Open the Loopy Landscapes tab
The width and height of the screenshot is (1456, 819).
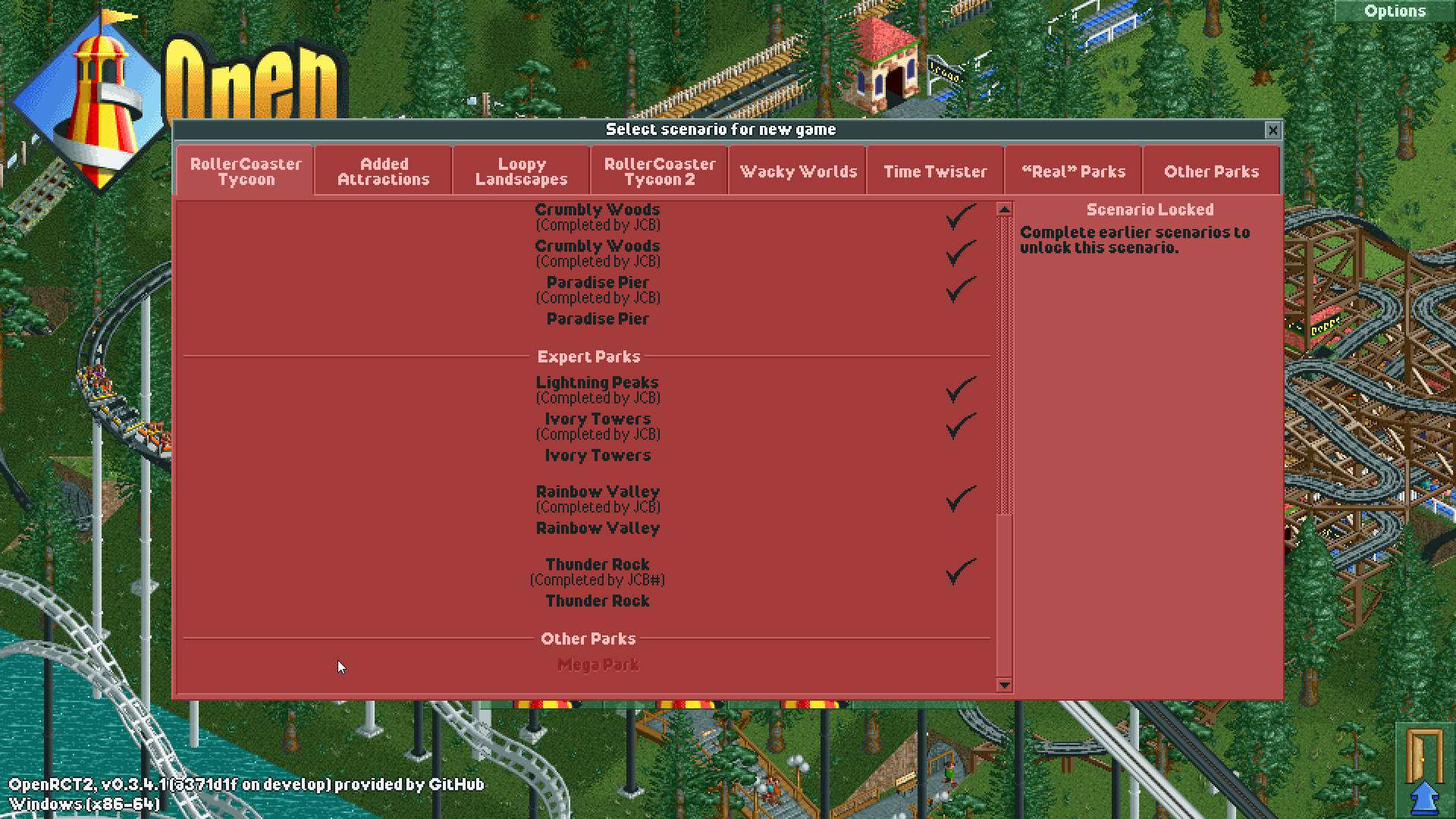click(520, 170)
